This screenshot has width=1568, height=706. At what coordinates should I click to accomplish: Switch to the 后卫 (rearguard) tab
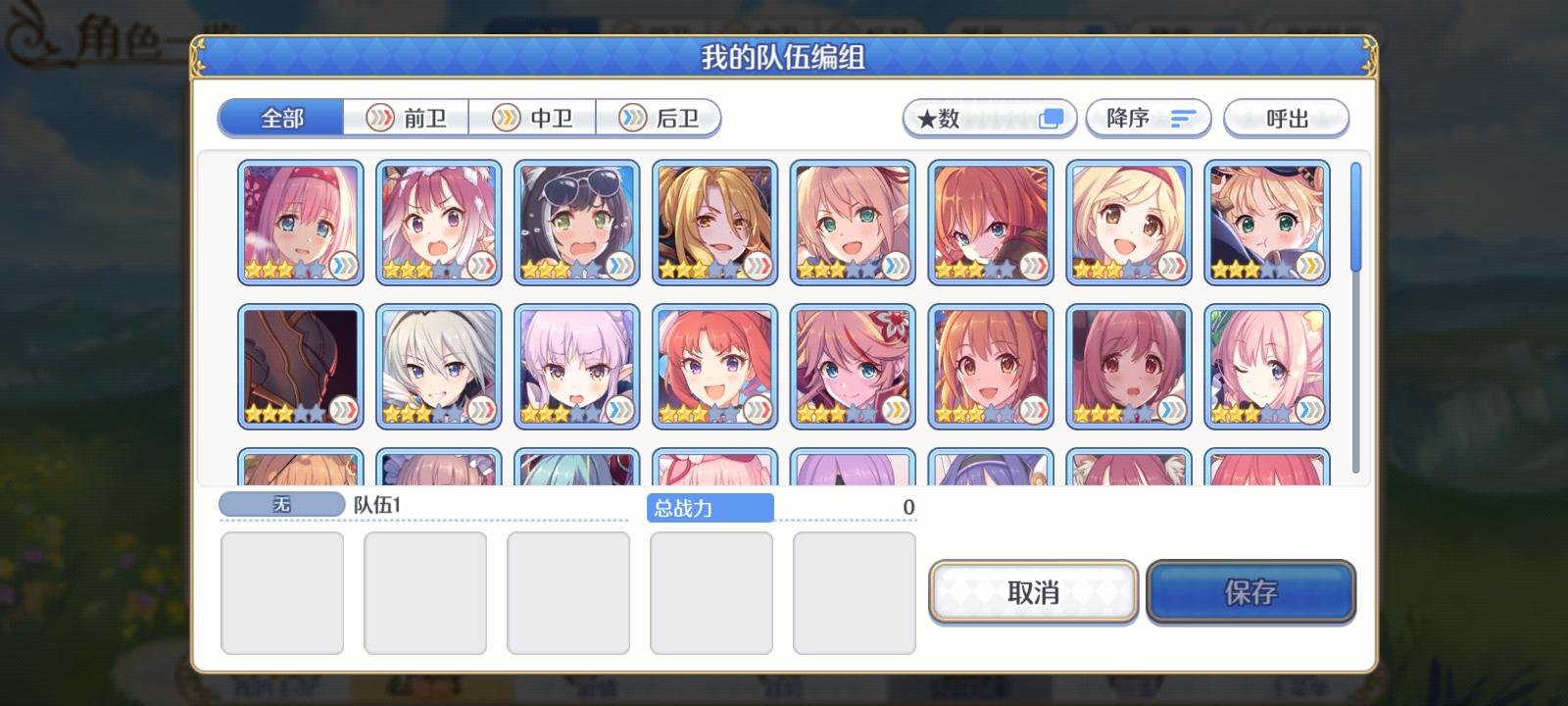click(x=660, y=118)
